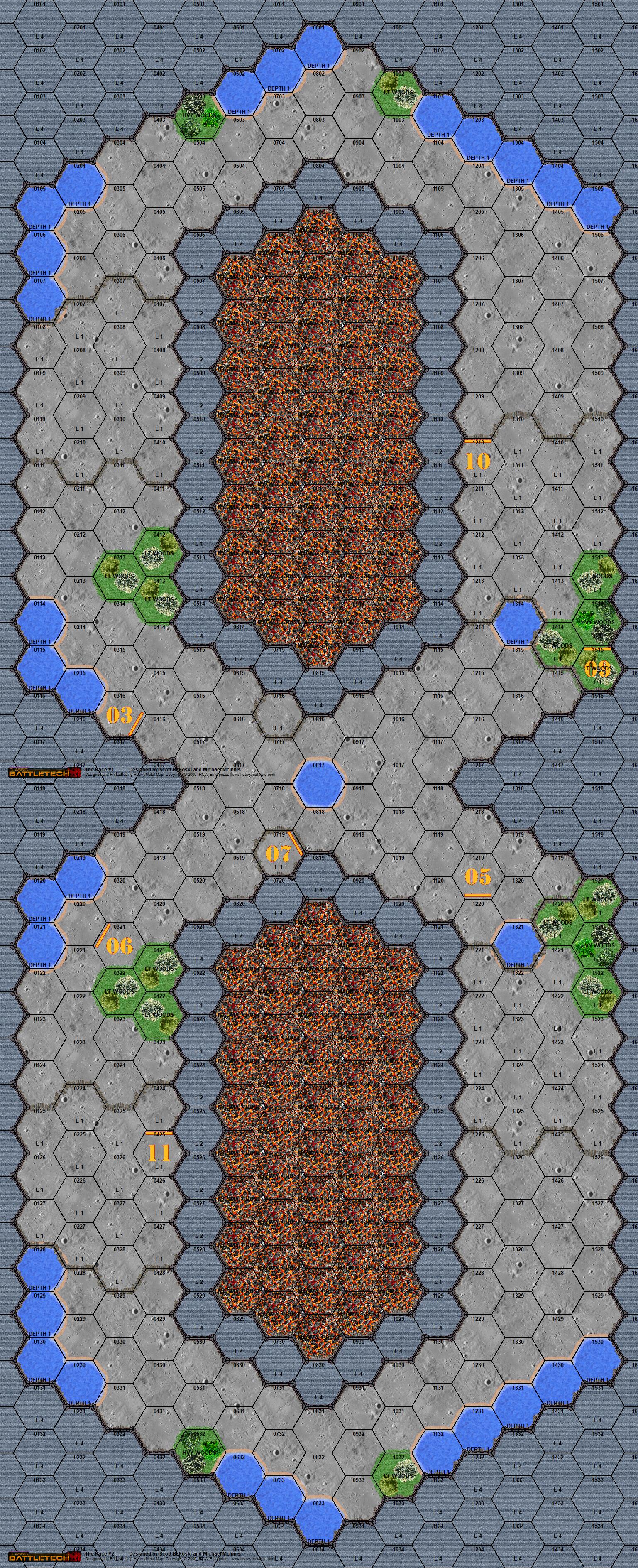Click the 07 checkpoint marker
638x1568 pixels.
click(279, 853)
